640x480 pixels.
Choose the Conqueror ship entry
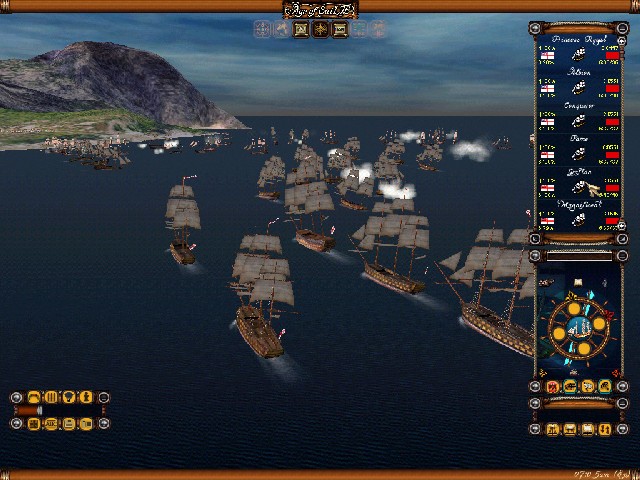tap(579, 121)
